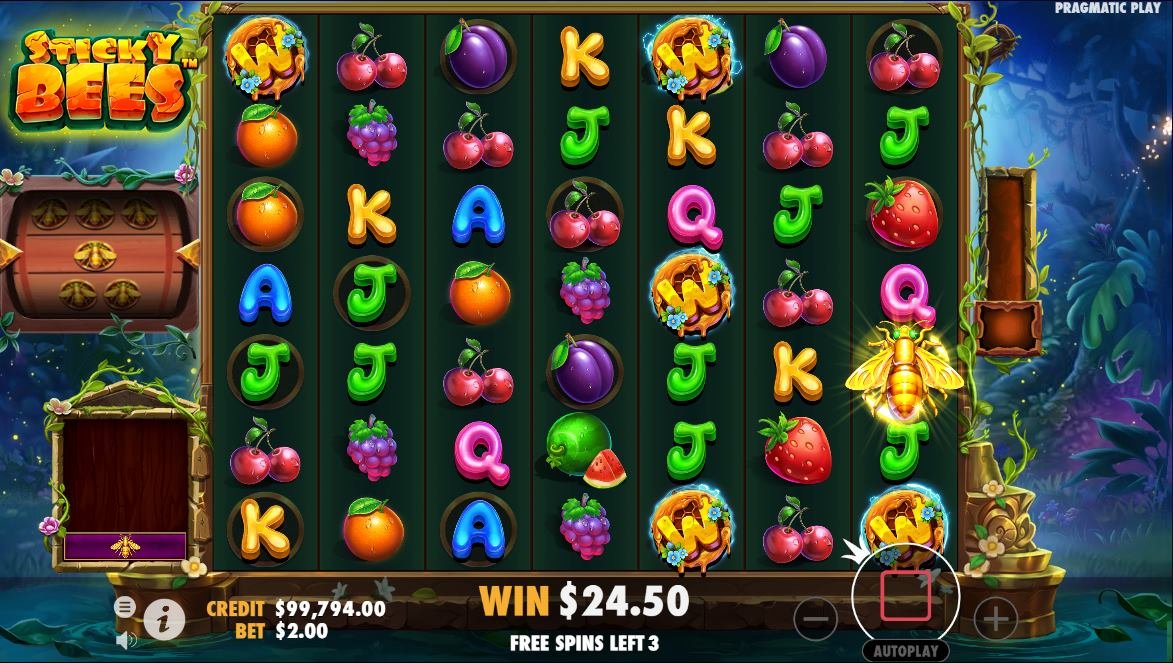Toggle the sound speaker icon
This screenshot has height=663, width=1173.
126,637
